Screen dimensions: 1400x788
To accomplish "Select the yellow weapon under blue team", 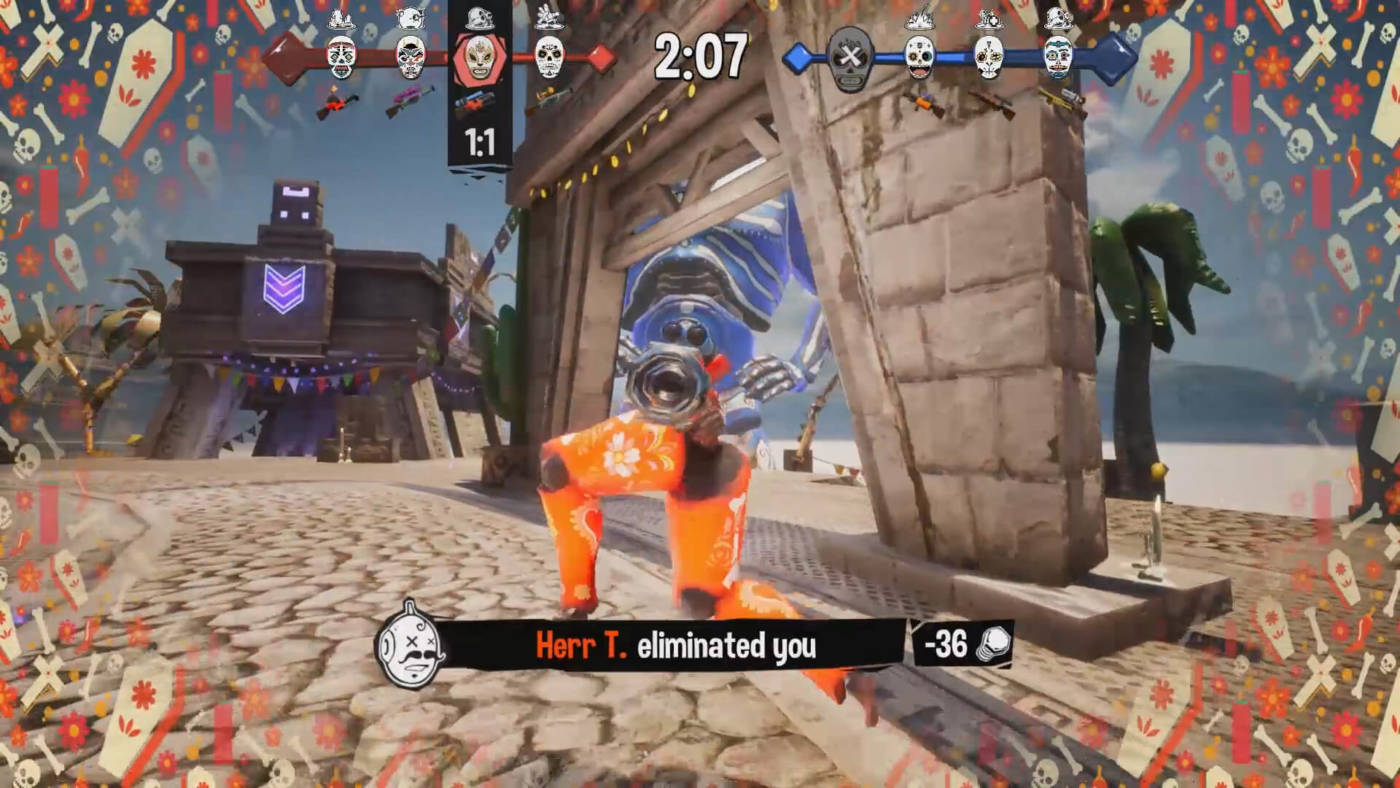I will 1060,100.
